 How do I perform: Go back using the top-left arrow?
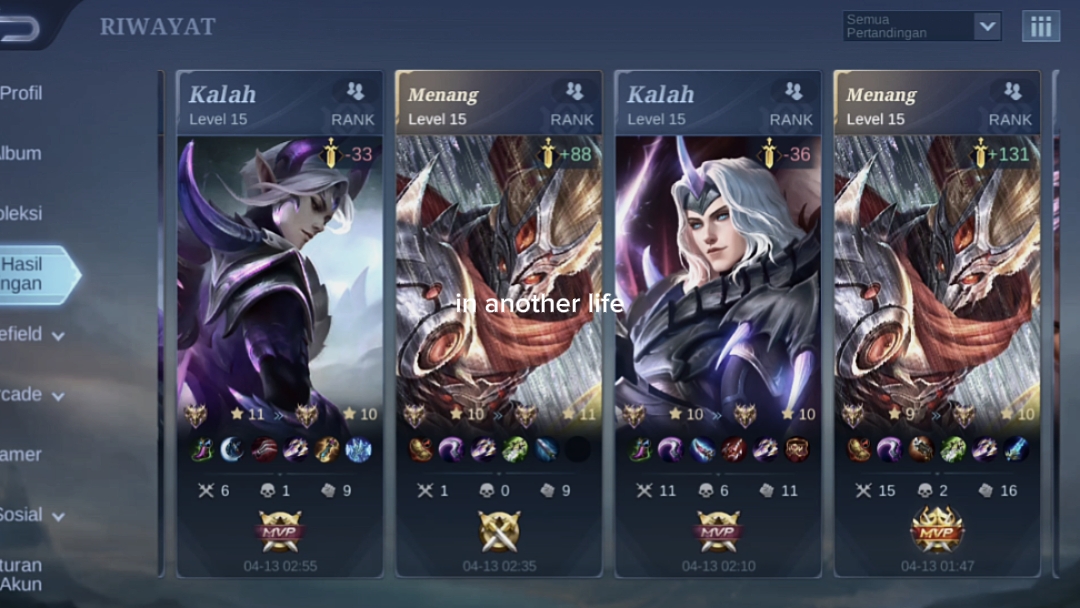(x=22, y=28)
